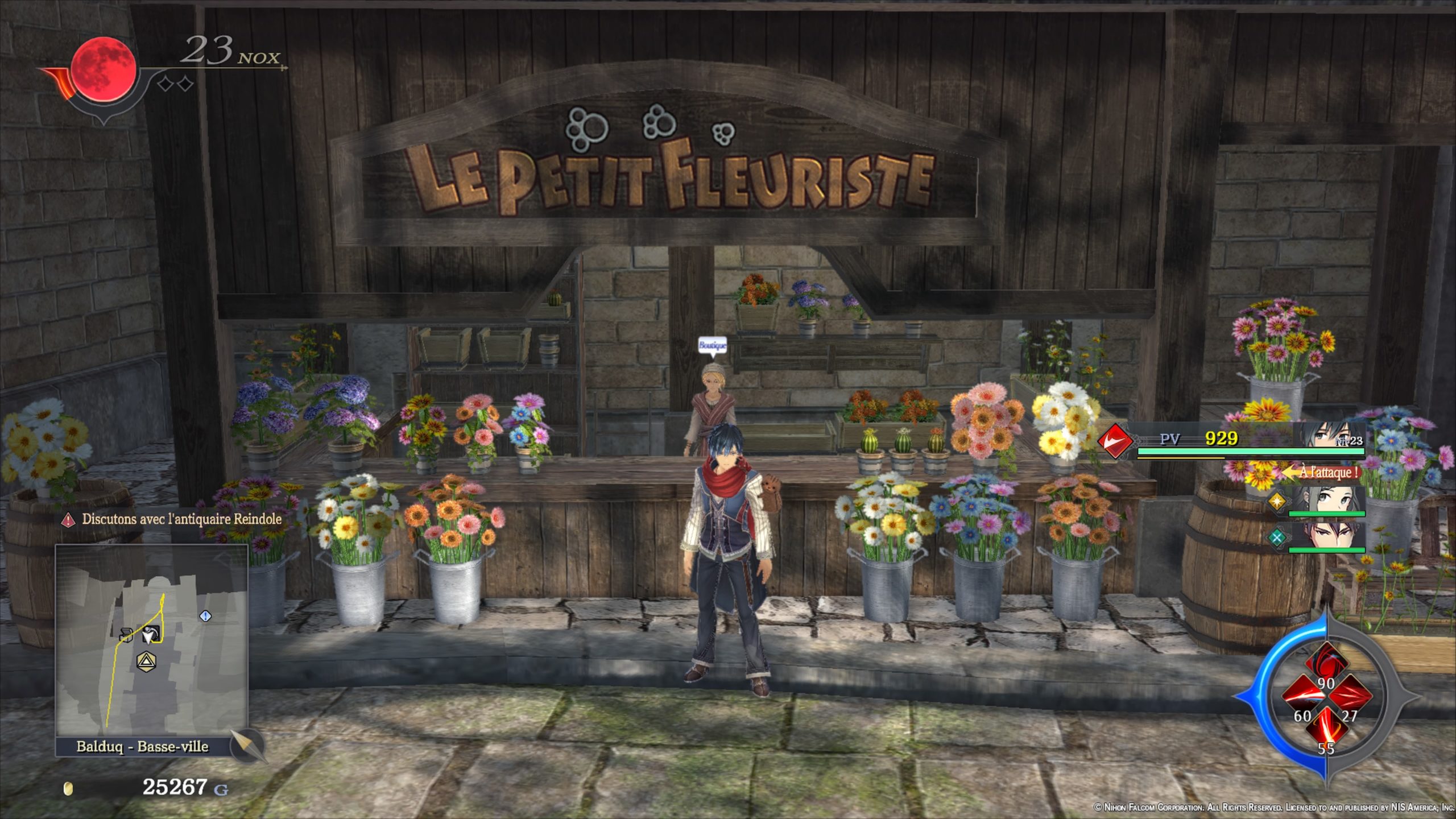Click the red moon Nox gauge

click(105, 69)
